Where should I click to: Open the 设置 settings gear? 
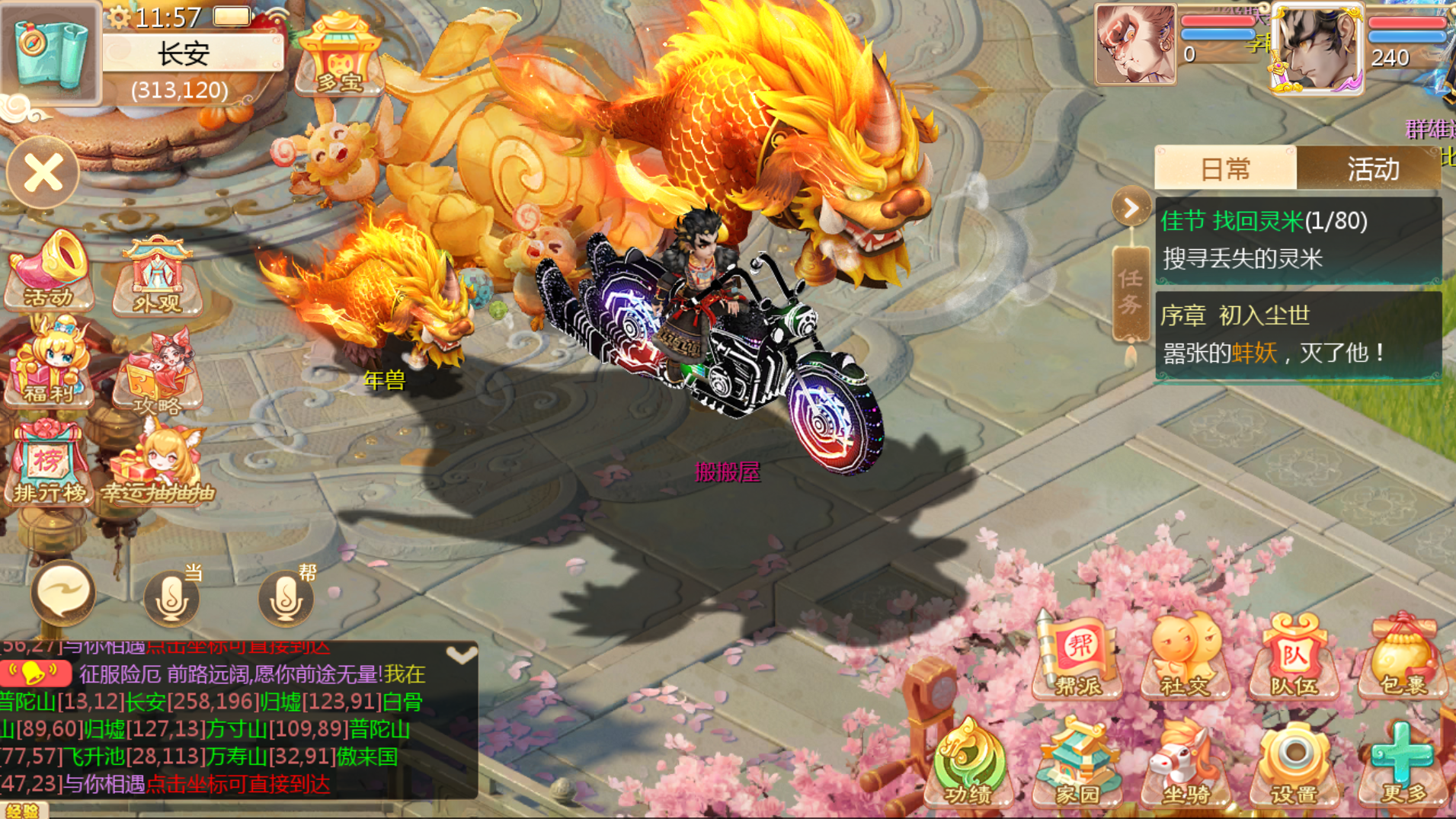tap(1293, 763)
